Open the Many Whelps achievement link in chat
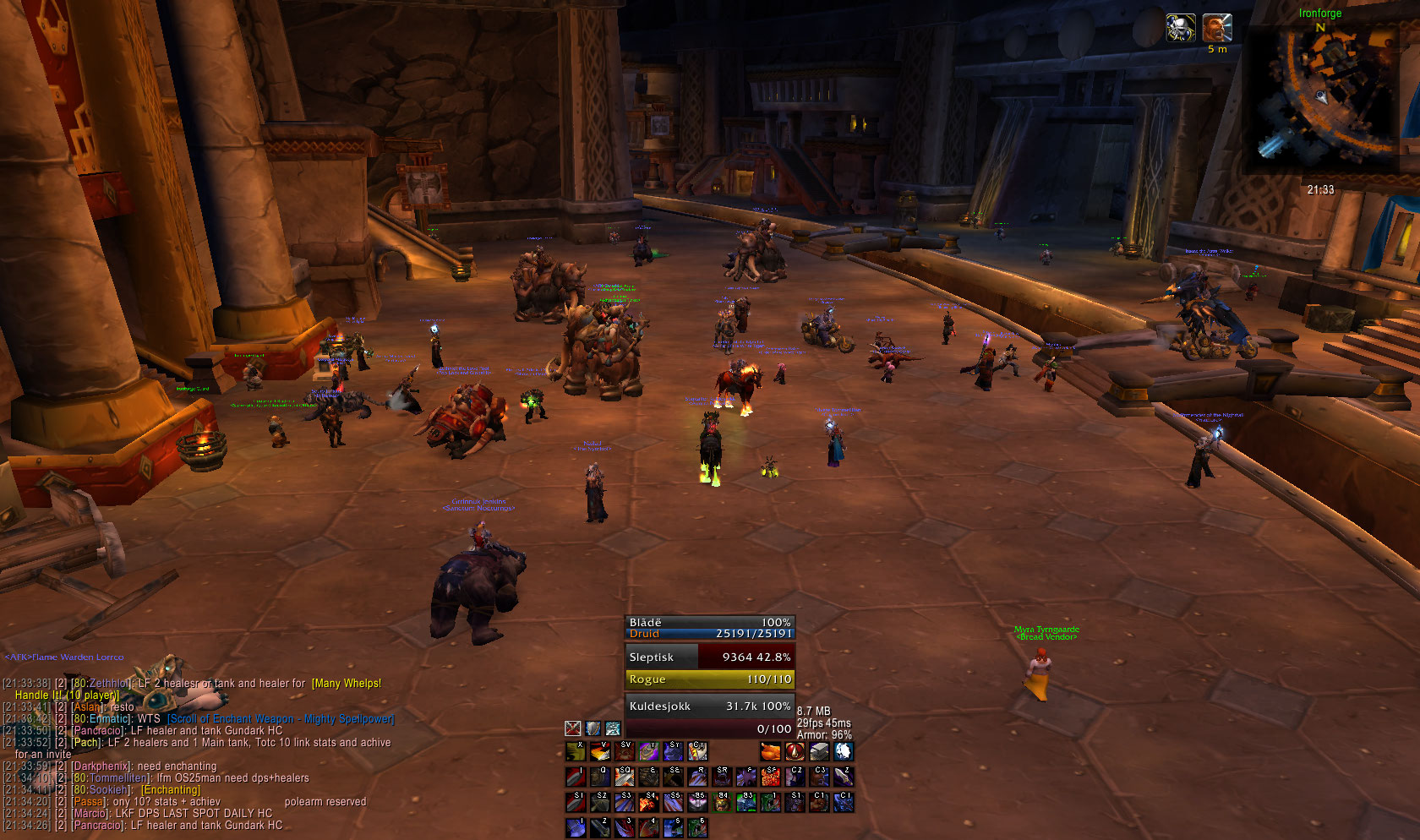This screenshot has height=840, width=1420. [x=347, y=684]
